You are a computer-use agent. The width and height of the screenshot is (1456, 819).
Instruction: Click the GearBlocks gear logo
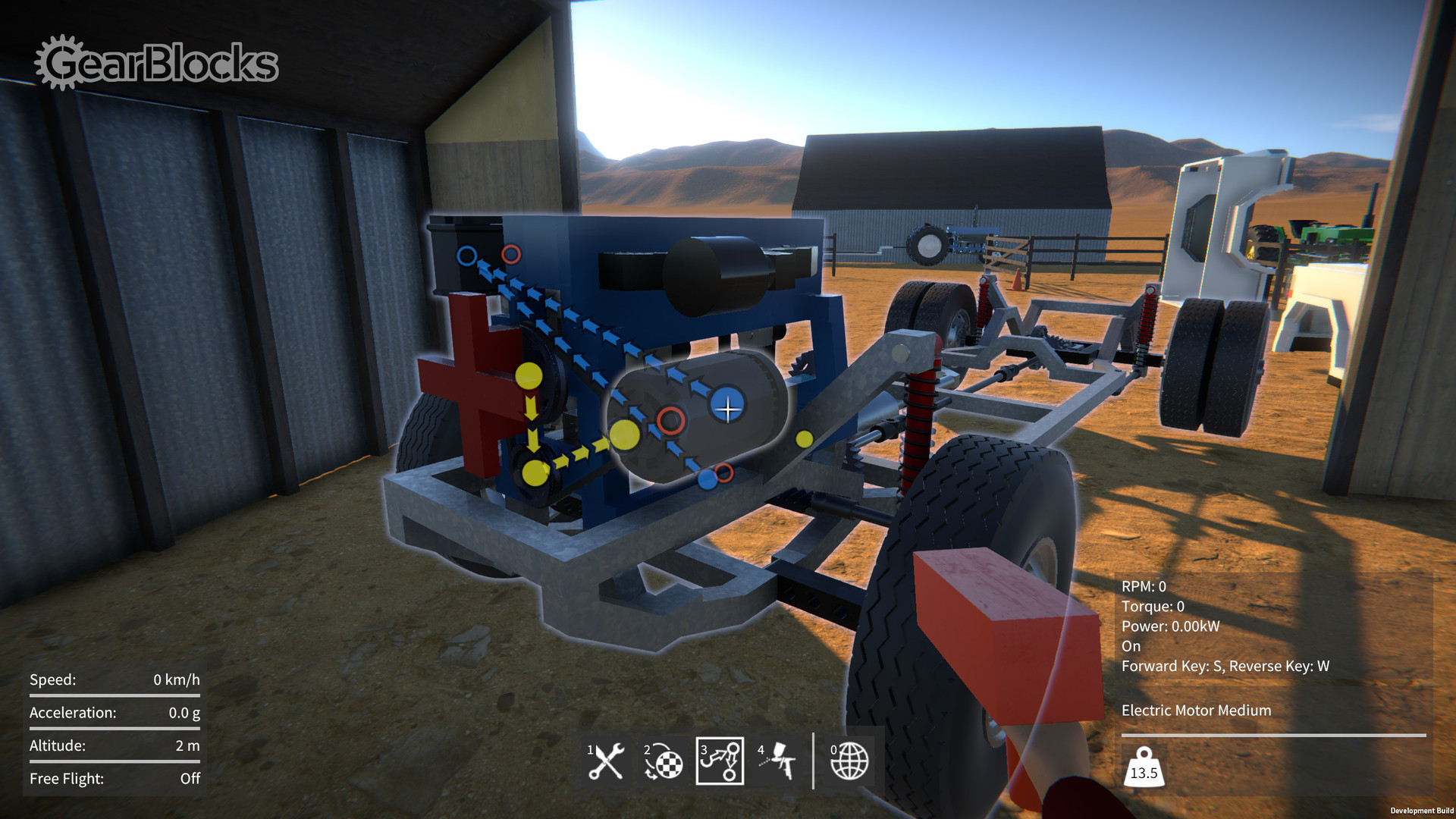pyautogui.click(x=58, y=62)
